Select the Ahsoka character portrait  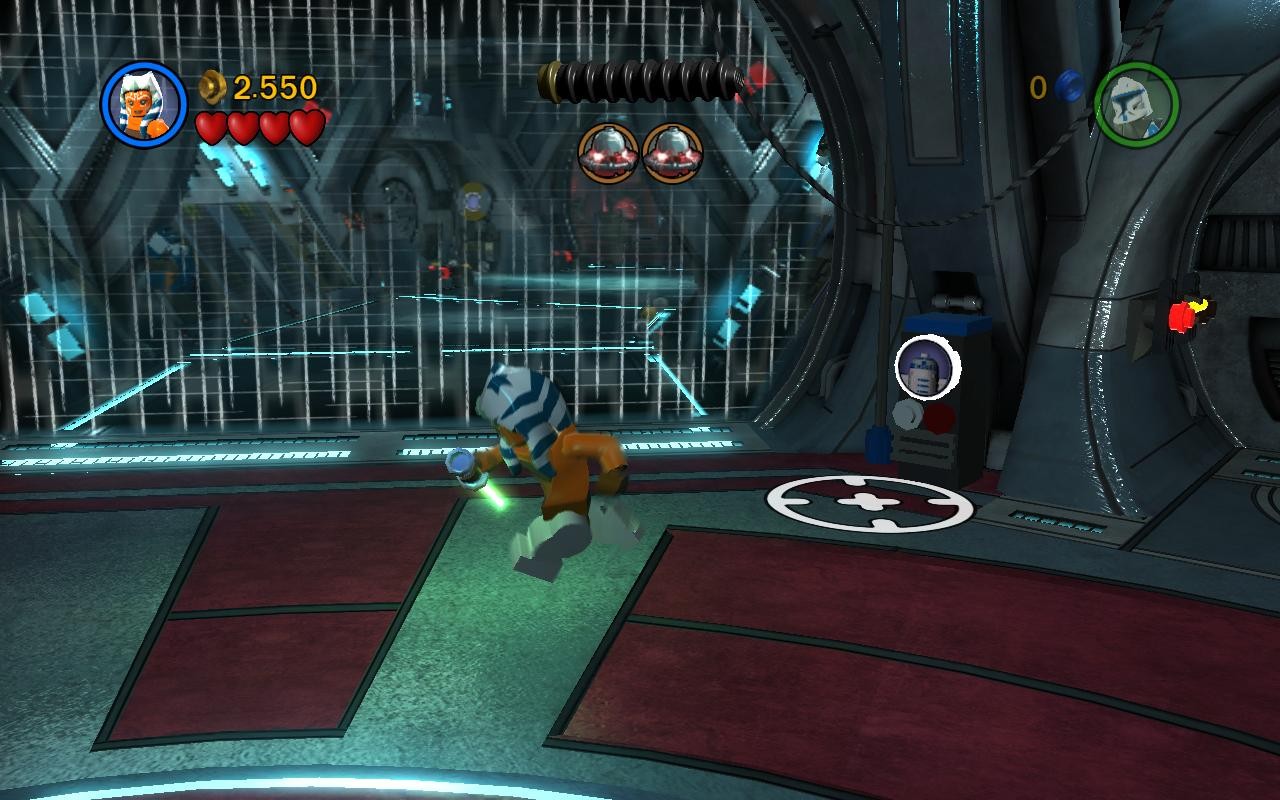[x=144, y=103]
